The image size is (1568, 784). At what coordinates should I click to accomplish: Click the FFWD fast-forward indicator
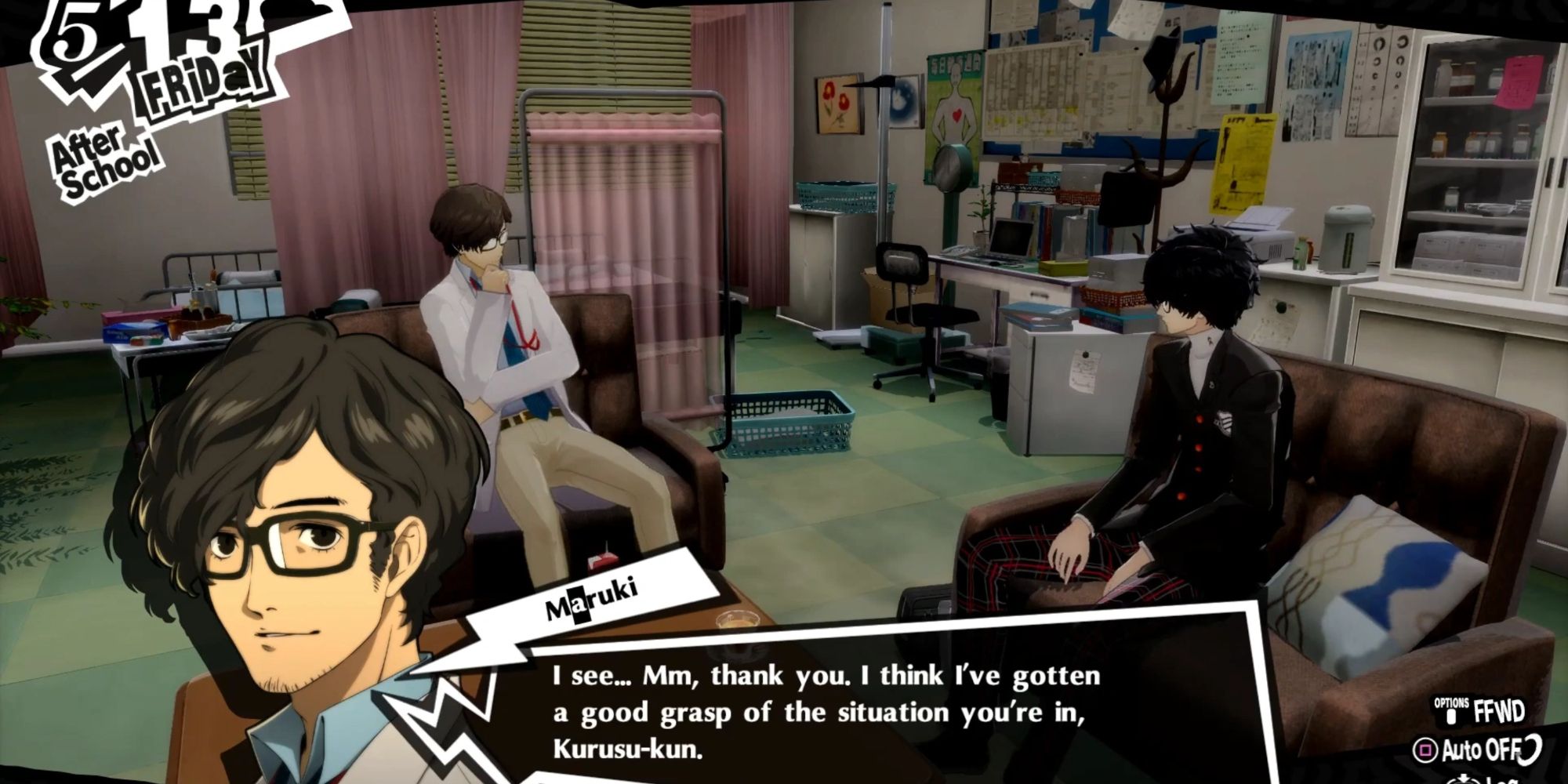(1500, 712)
